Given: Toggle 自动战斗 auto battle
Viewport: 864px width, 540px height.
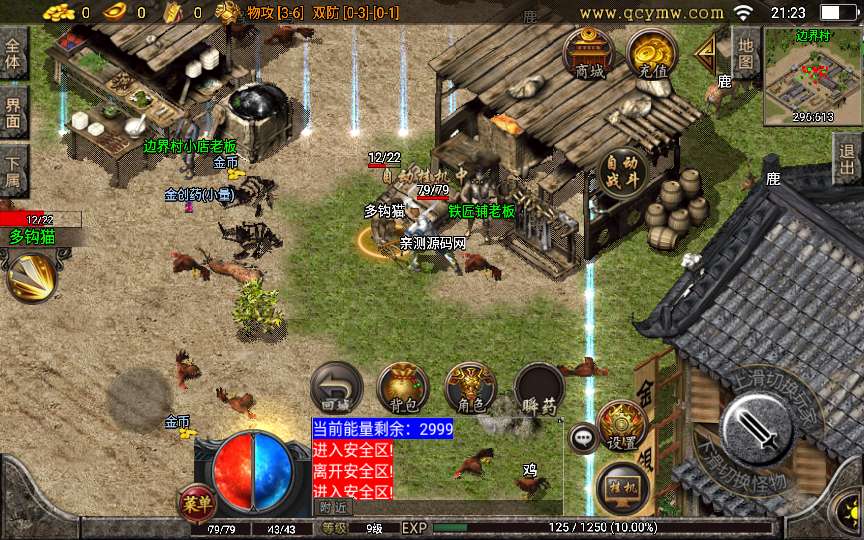Looking at the screenshot, I should (x=623, y=174).
